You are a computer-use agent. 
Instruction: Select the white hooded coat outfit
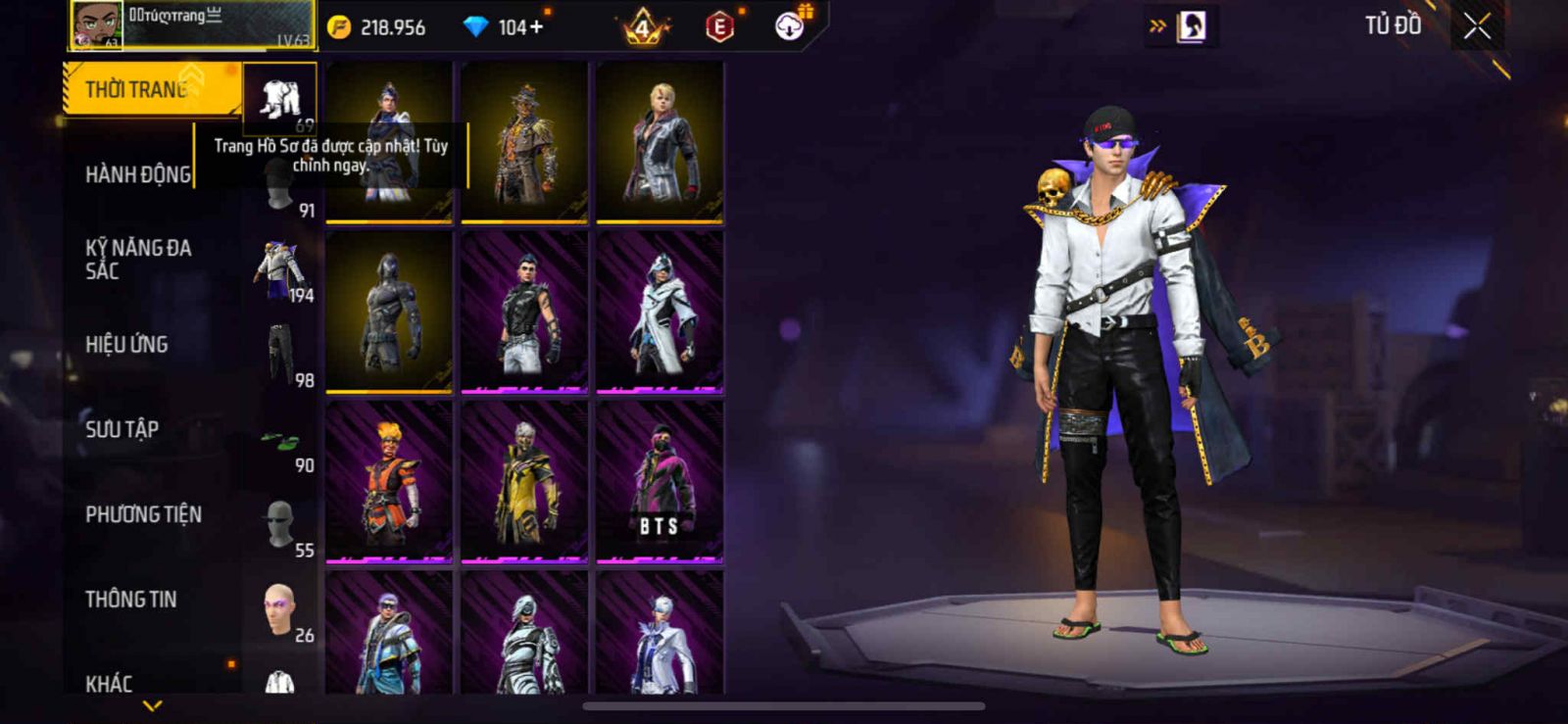(660, 312)
